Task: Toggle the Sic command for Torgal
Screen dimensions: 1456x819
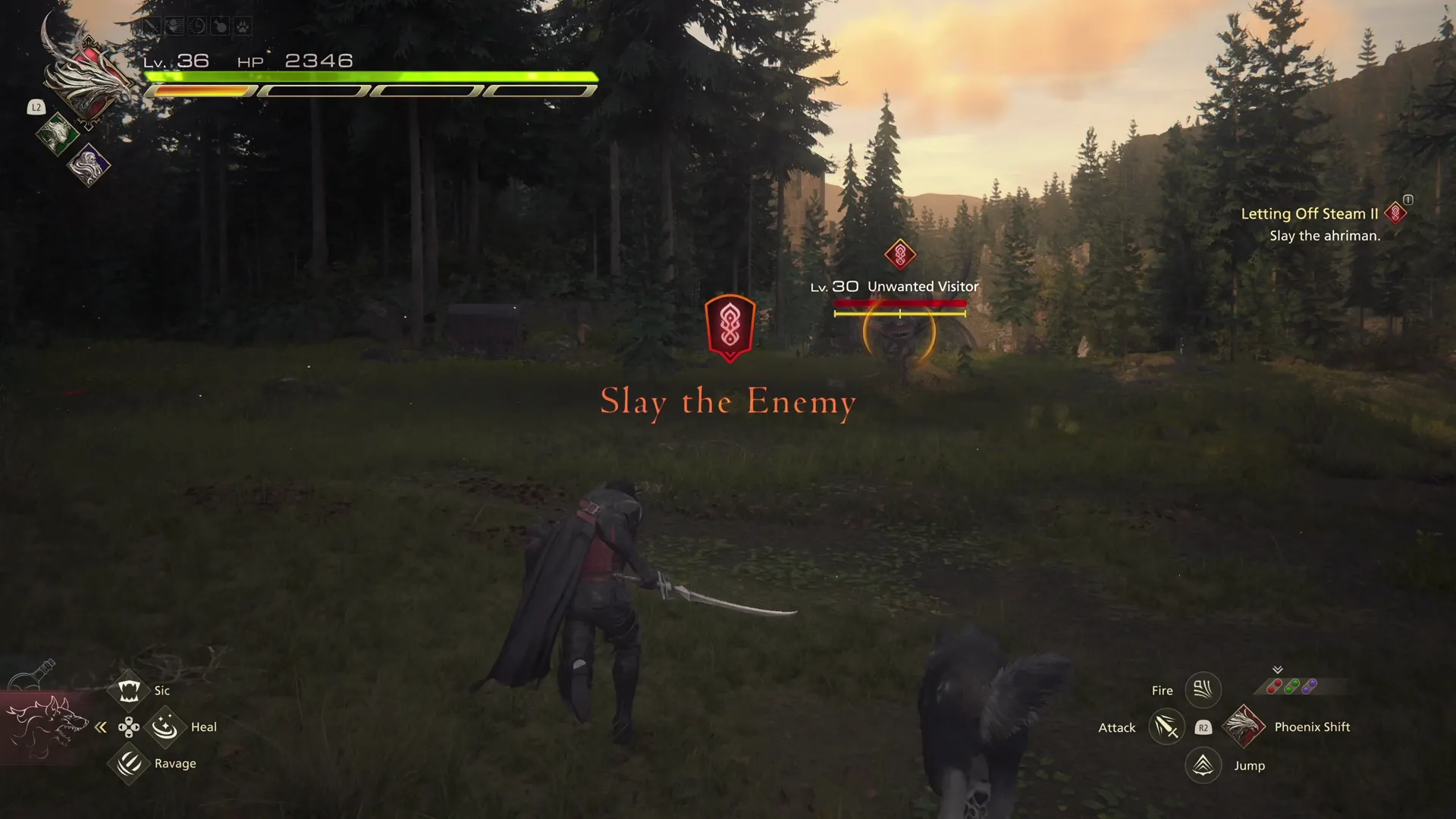Action: click(x=129, y=689)
